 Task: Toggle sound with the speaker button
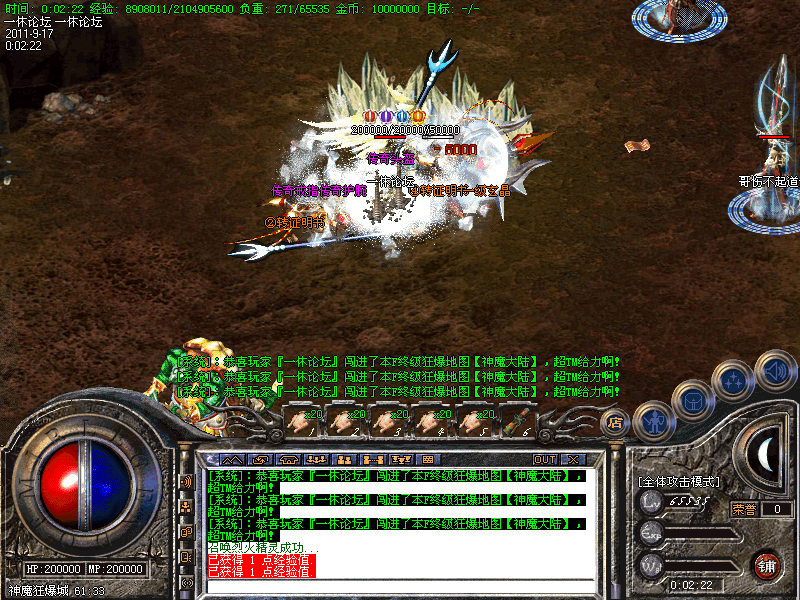(x=774, y=368)
